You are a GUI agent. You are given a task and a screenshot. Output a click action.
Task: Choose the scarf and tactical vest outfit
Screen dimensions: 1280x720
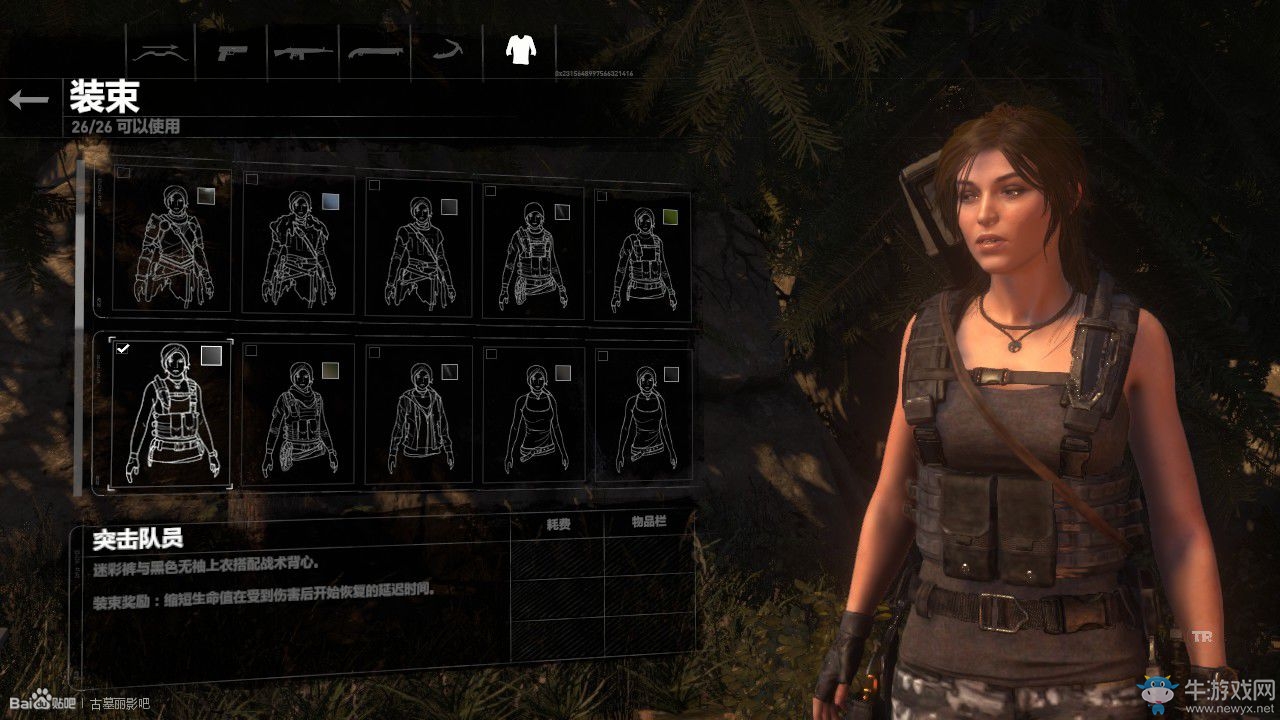pos(299,412)
